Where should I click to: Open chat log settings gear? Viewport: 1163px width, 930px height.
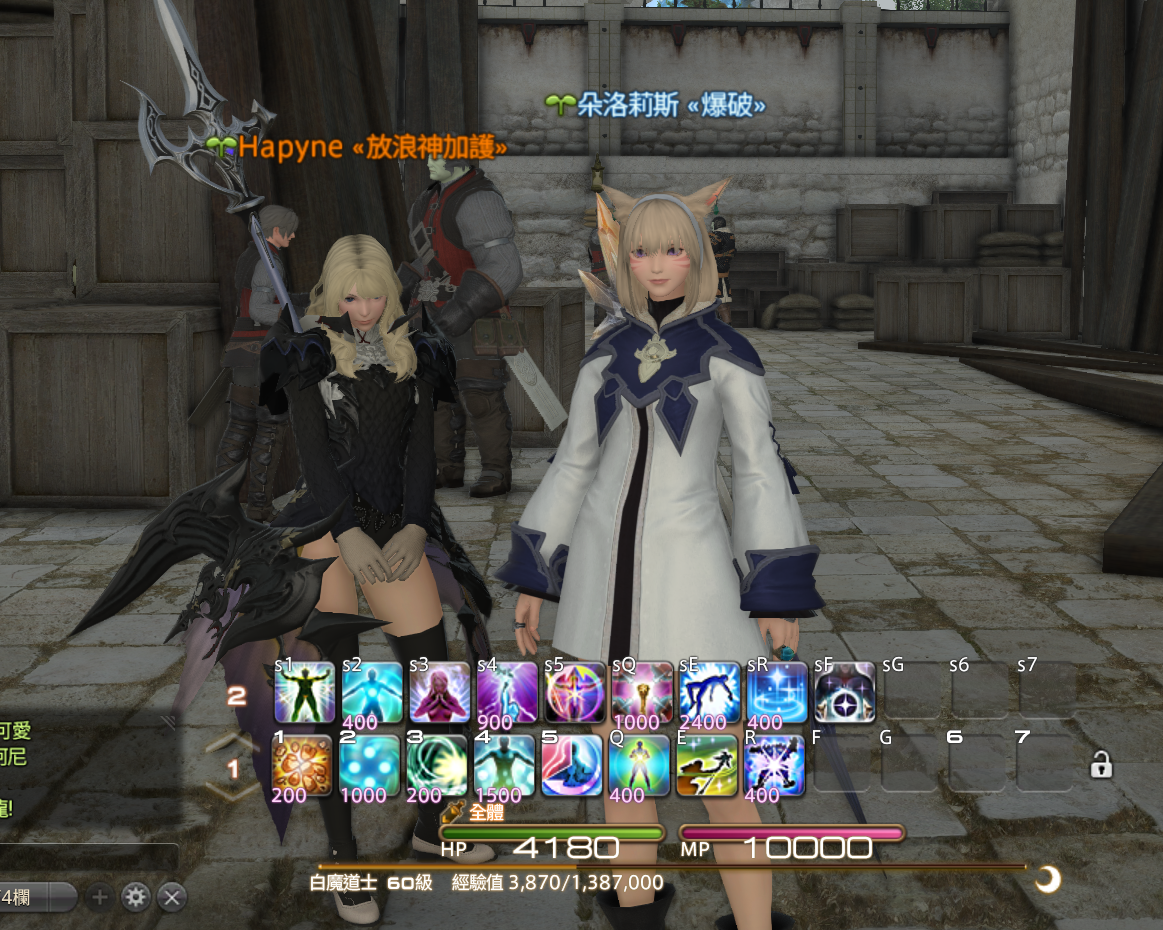[x=135, y=897]
